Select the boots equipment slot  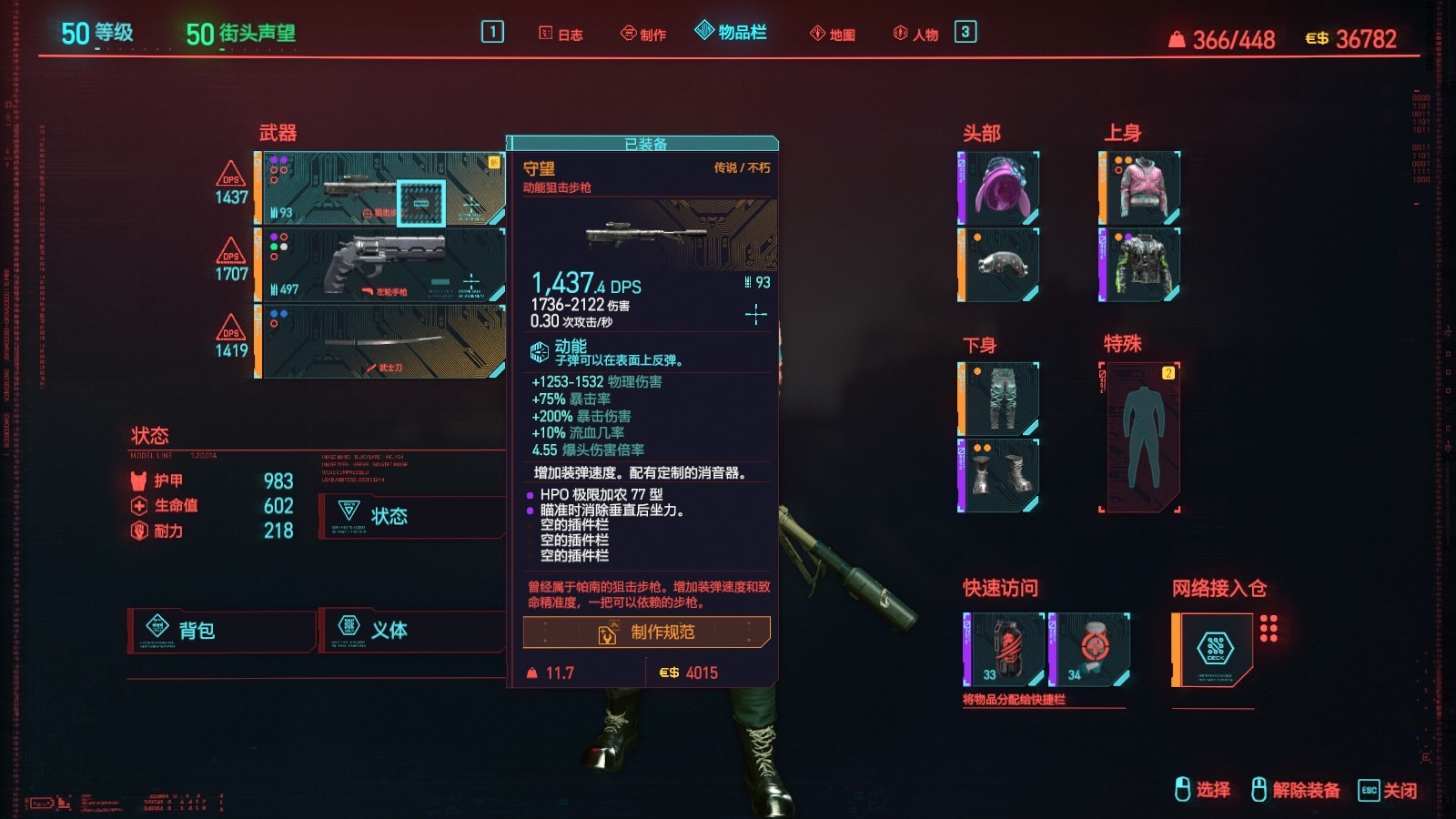999,476
